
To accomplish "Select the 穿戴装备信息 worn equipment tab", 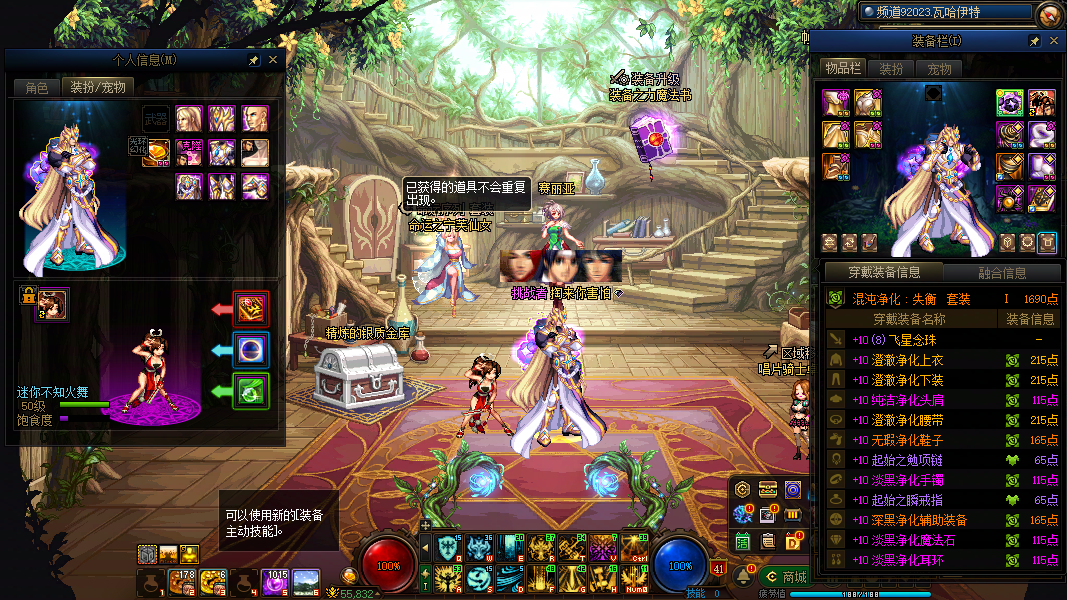I will click(883, 272).
